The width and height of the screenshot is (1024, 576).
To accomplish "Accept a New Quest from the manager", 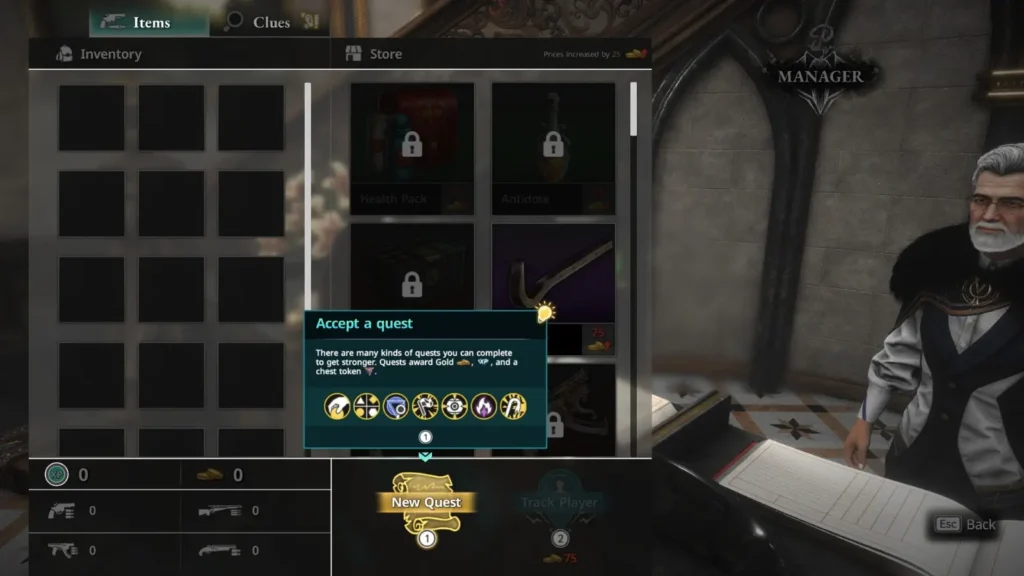I will point(426,503).
